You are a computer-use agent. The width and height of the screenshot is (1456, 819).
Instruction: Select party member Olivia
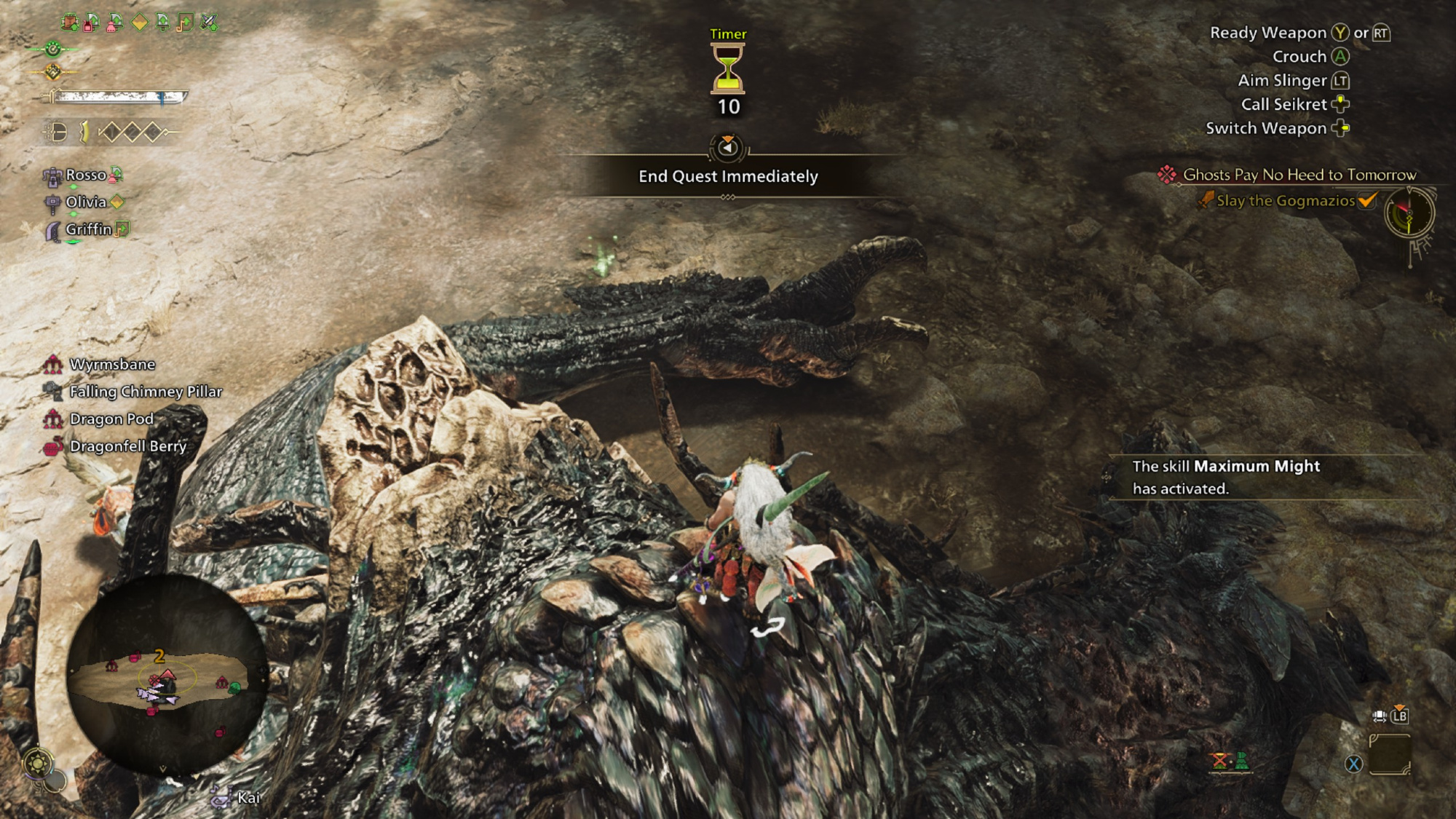85,202
